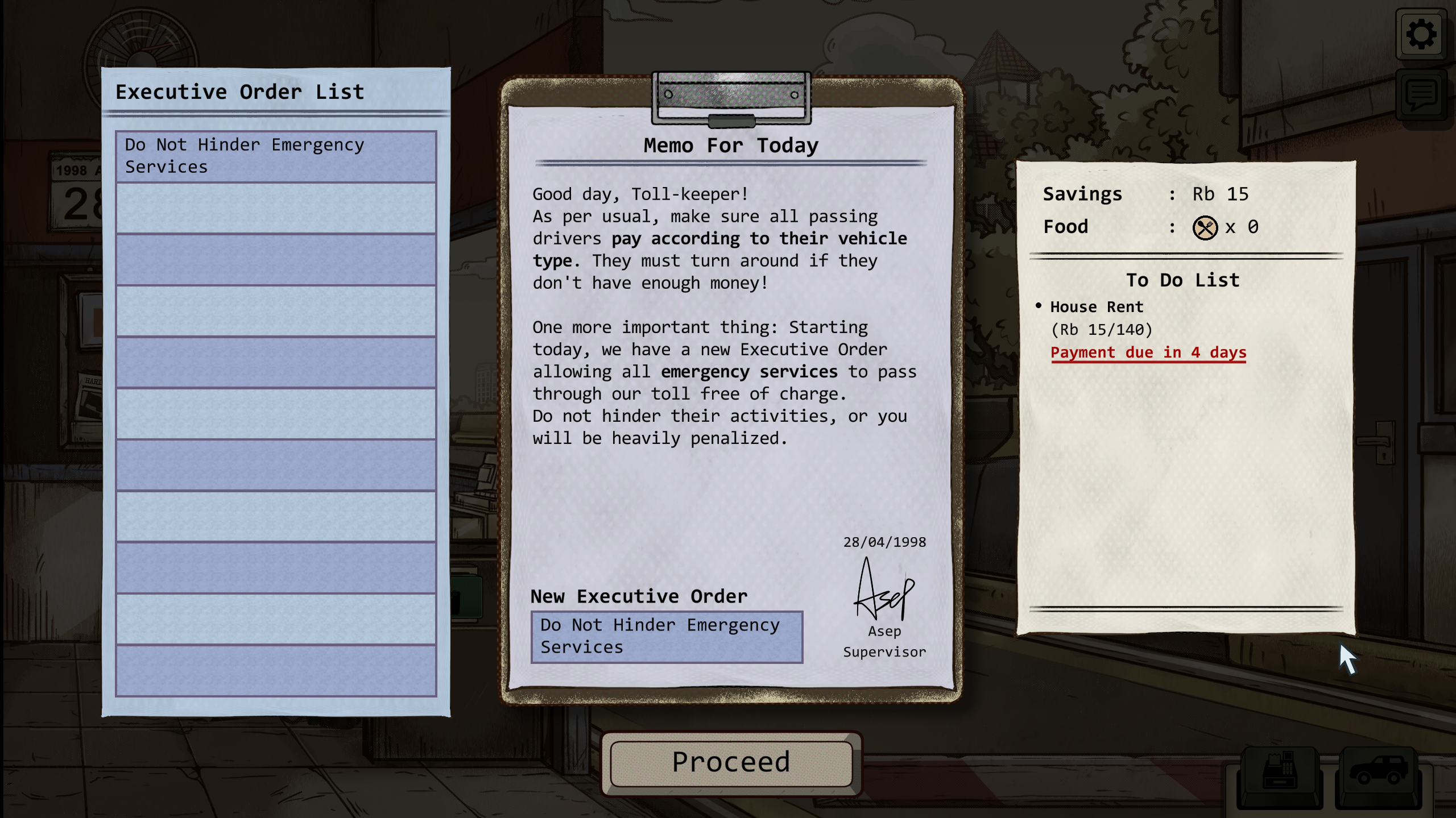The image size is (1456, 818).
Task: Click the New Executive Order entry on memo
Action: click(667, 637)
